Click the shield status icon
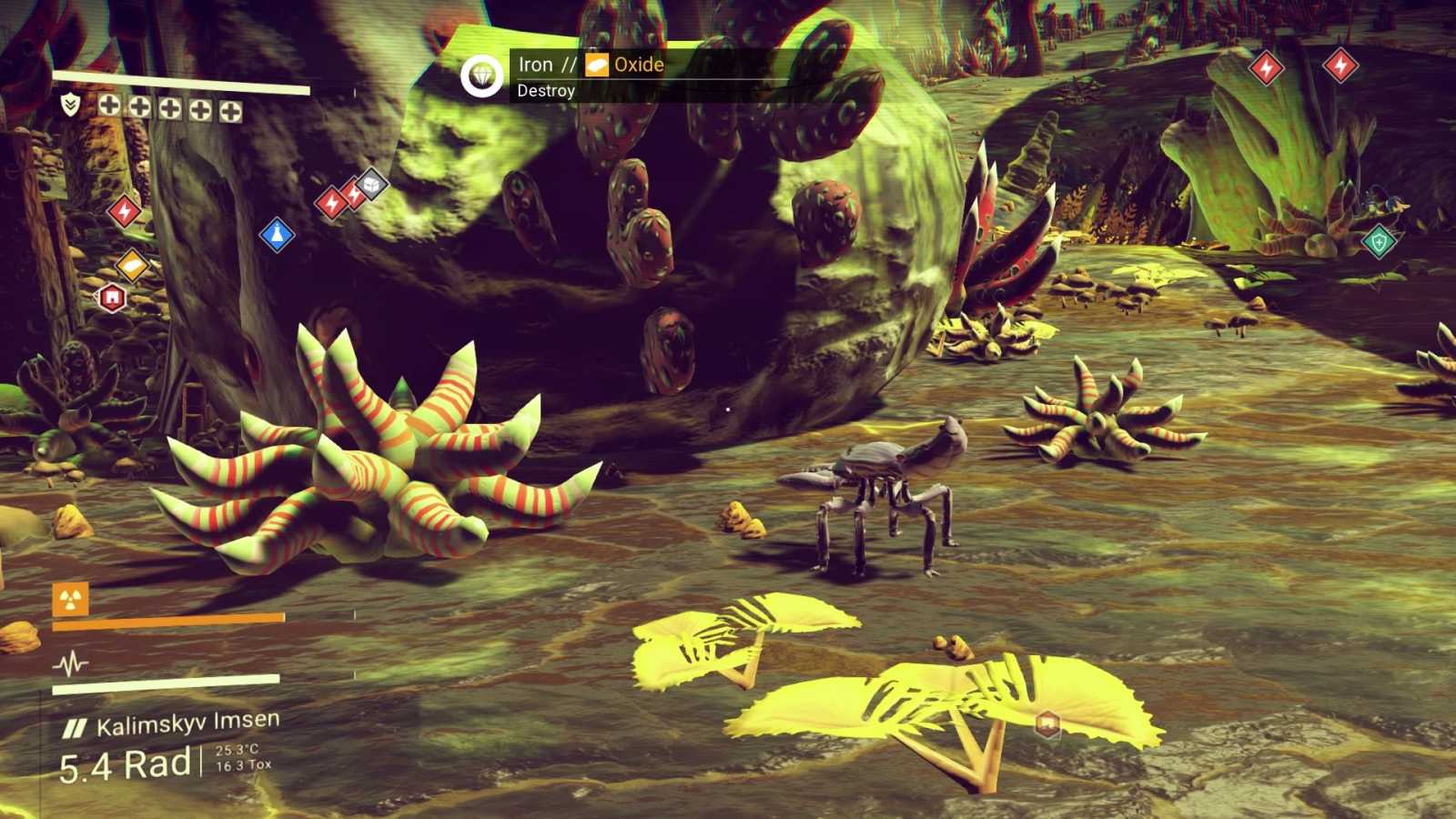This screenshot has width=1456, height=819. pos(70,105)
